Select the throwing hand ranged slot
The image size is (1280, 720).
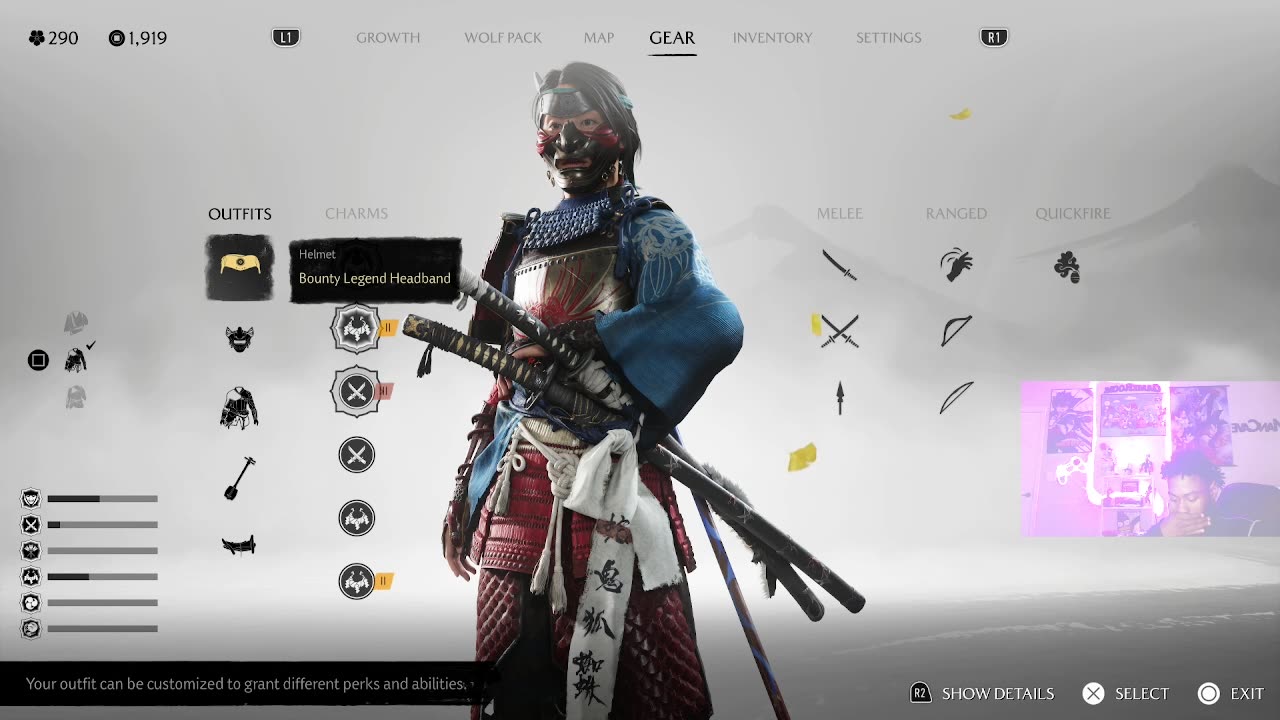tap(956, 265)
